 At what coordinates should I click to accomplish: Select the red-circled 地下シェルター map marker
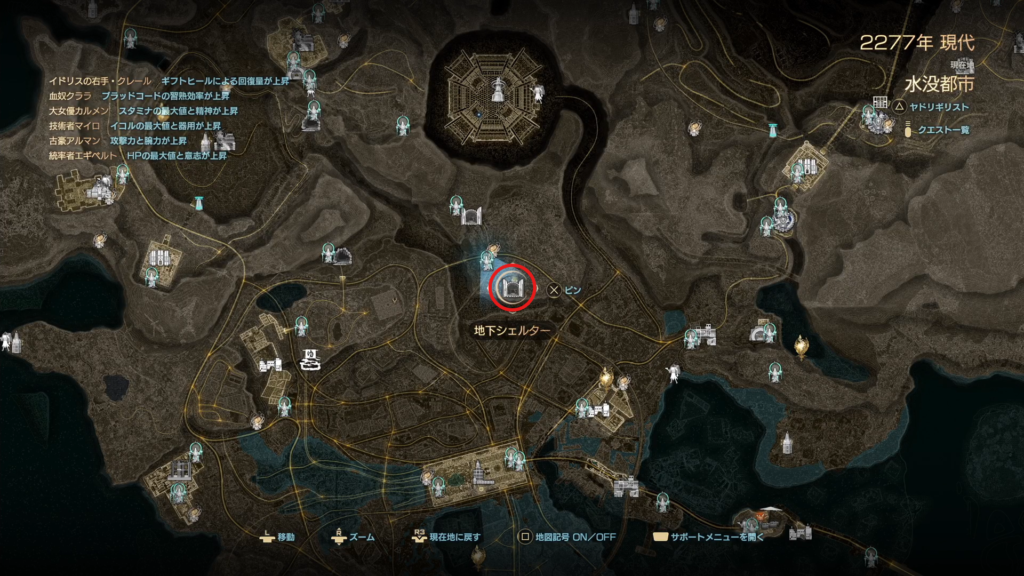click(510, 288)
